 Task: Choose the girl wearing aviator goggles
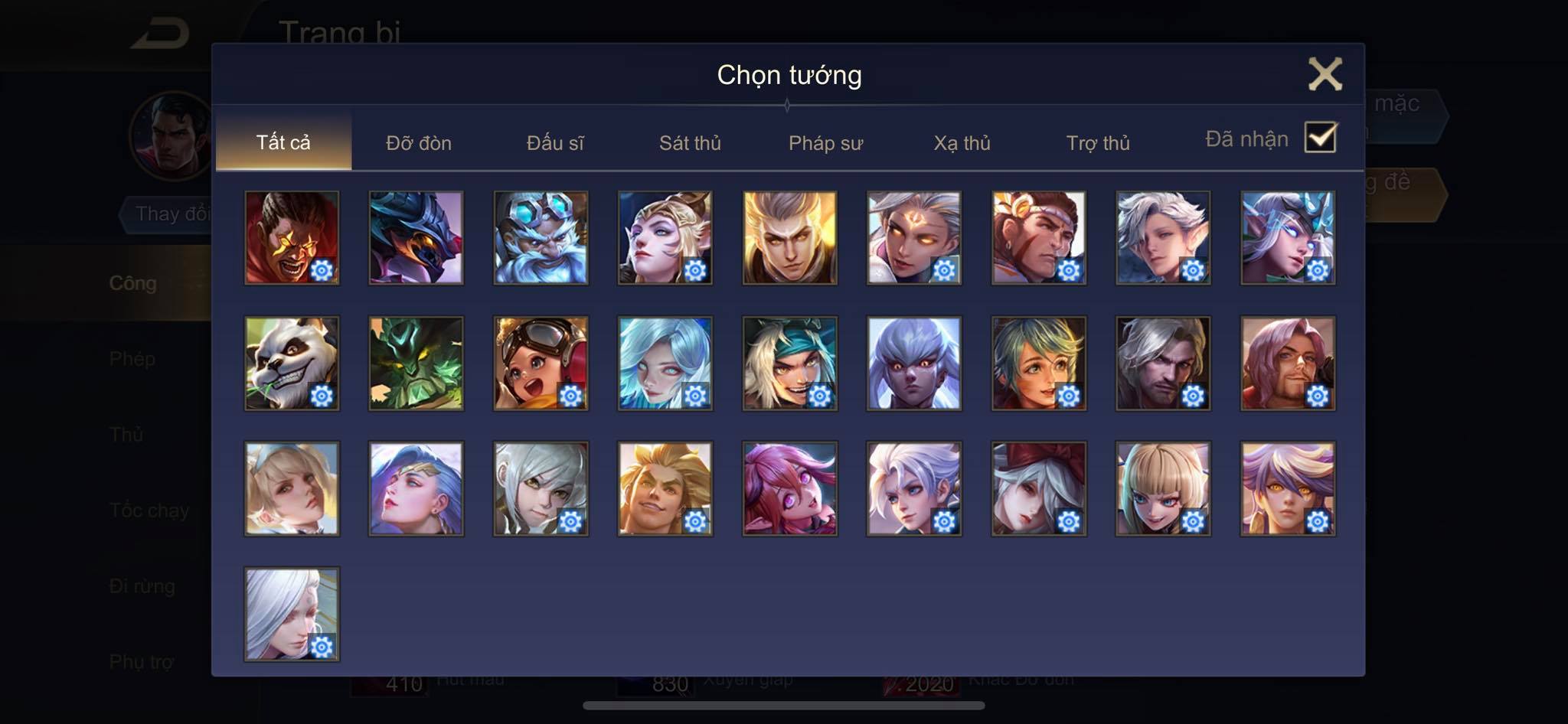(541, 363)
